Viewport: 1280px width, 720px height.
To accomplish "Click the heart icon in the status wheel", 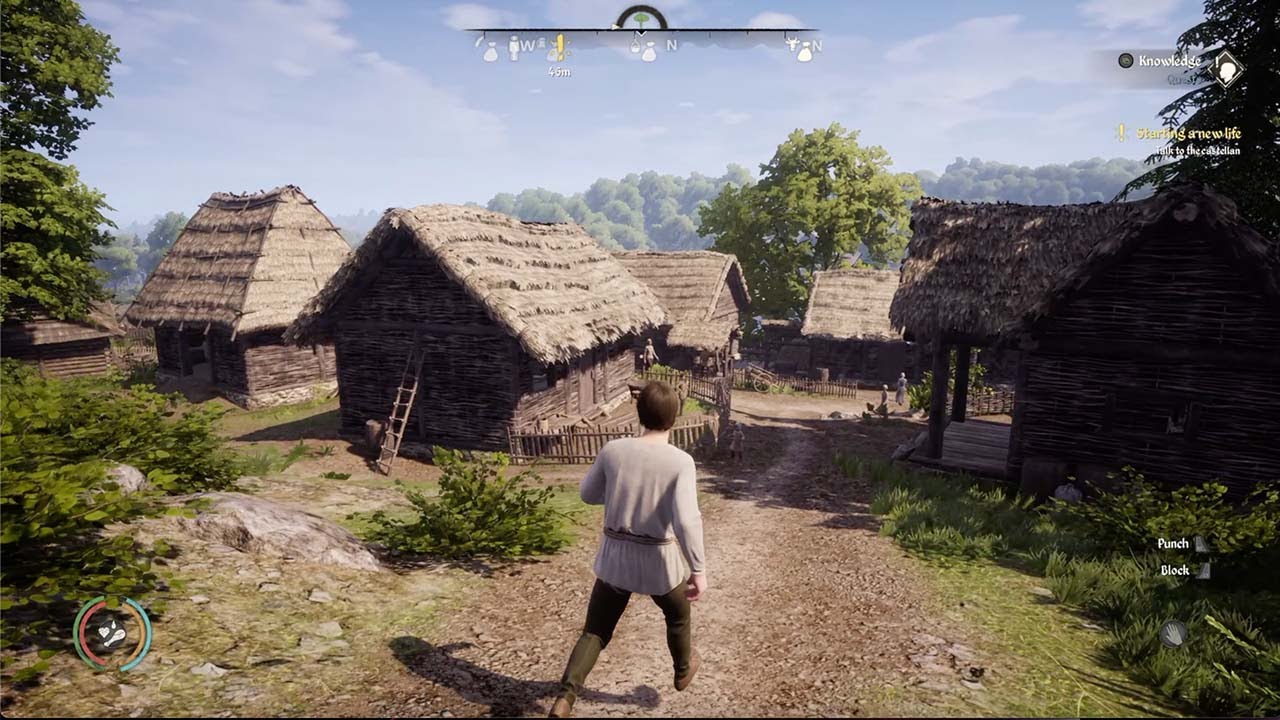I will 104,633.
